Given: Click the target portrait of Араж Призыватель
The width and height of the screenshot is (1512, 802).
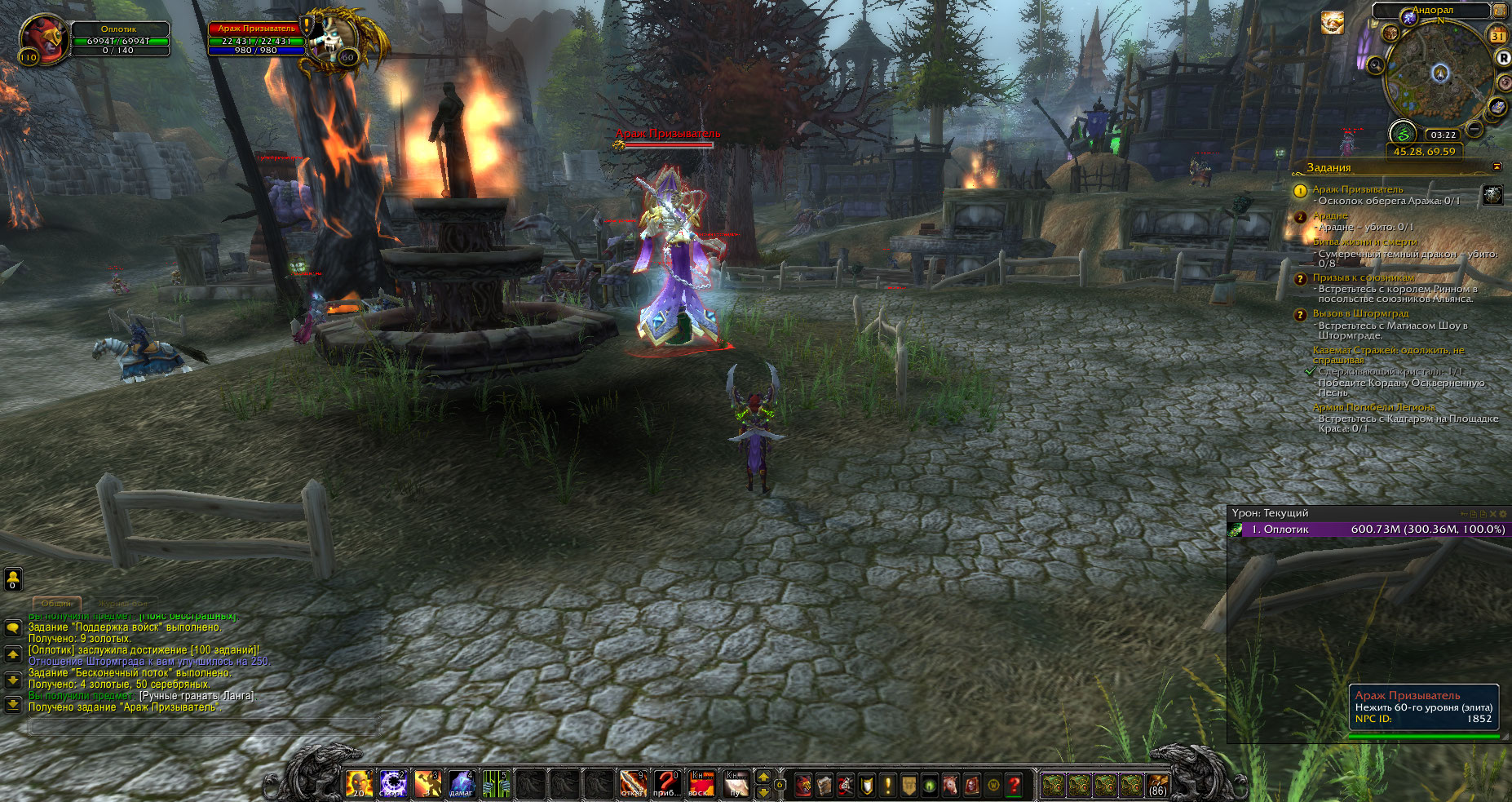Looking at the screenshot, I should point(333,38).
